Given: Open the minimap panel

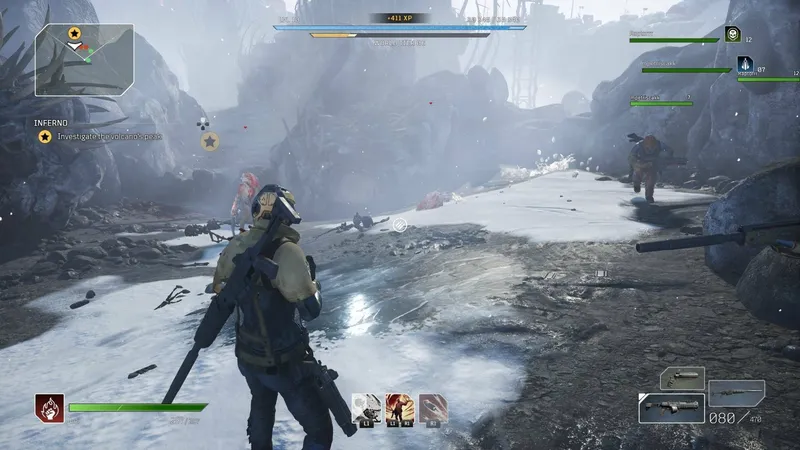Looking at the screenshot, I should point(83,59).
